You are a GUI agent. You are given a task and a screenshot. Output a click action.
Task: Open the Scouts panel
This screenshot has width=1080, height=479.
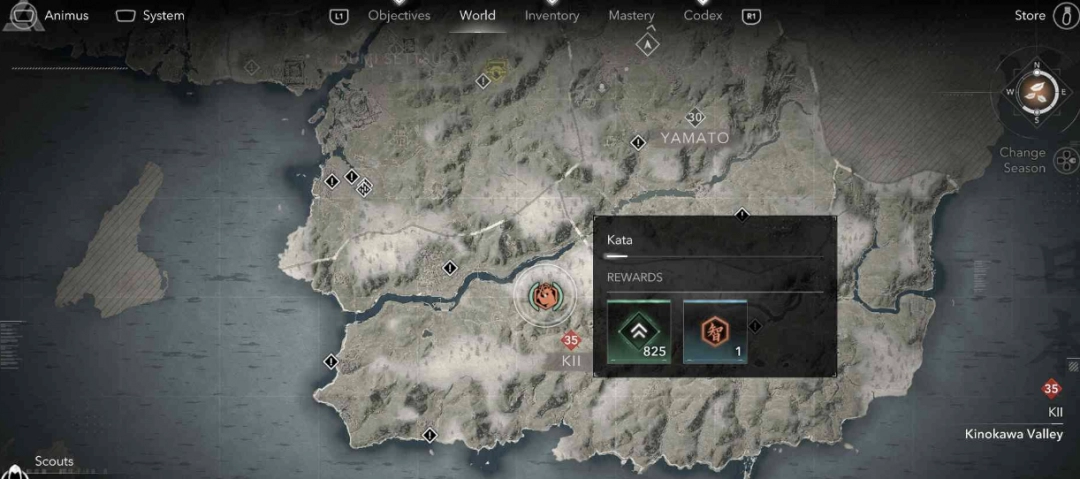click(x=54, y=462)
